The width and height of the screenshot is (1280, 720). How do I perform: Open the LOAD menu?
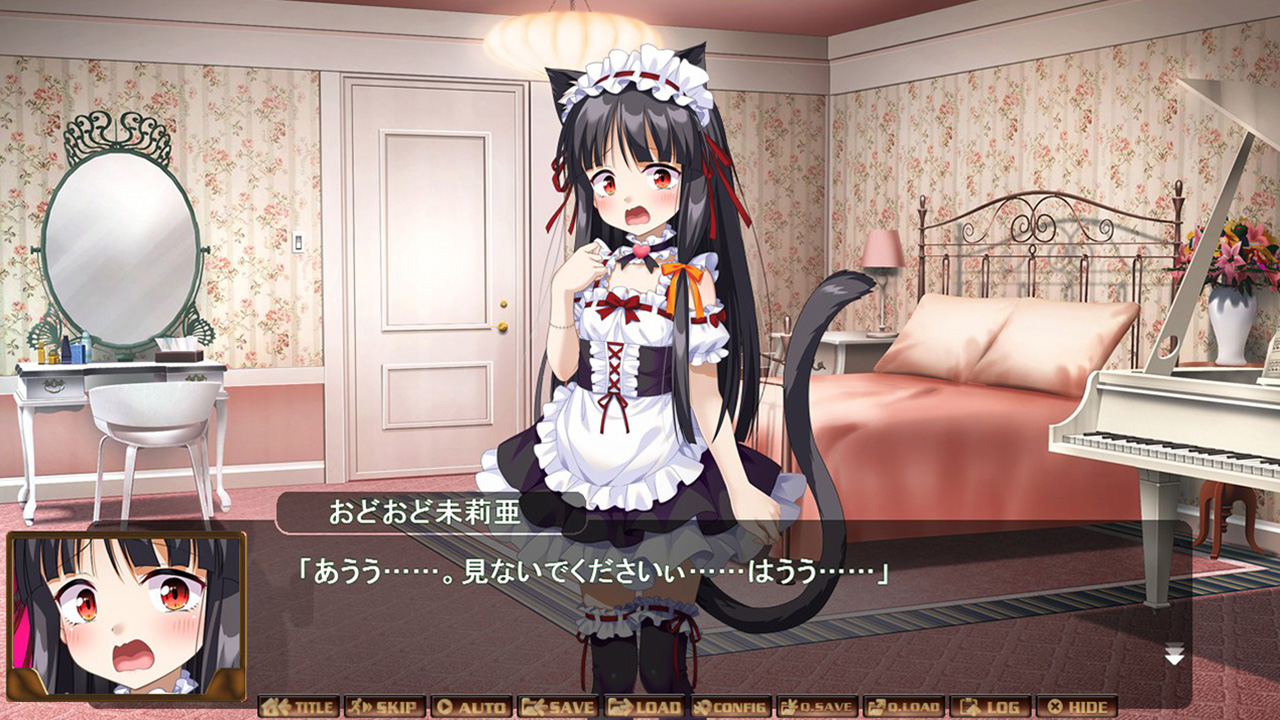(x=644, y=707)
